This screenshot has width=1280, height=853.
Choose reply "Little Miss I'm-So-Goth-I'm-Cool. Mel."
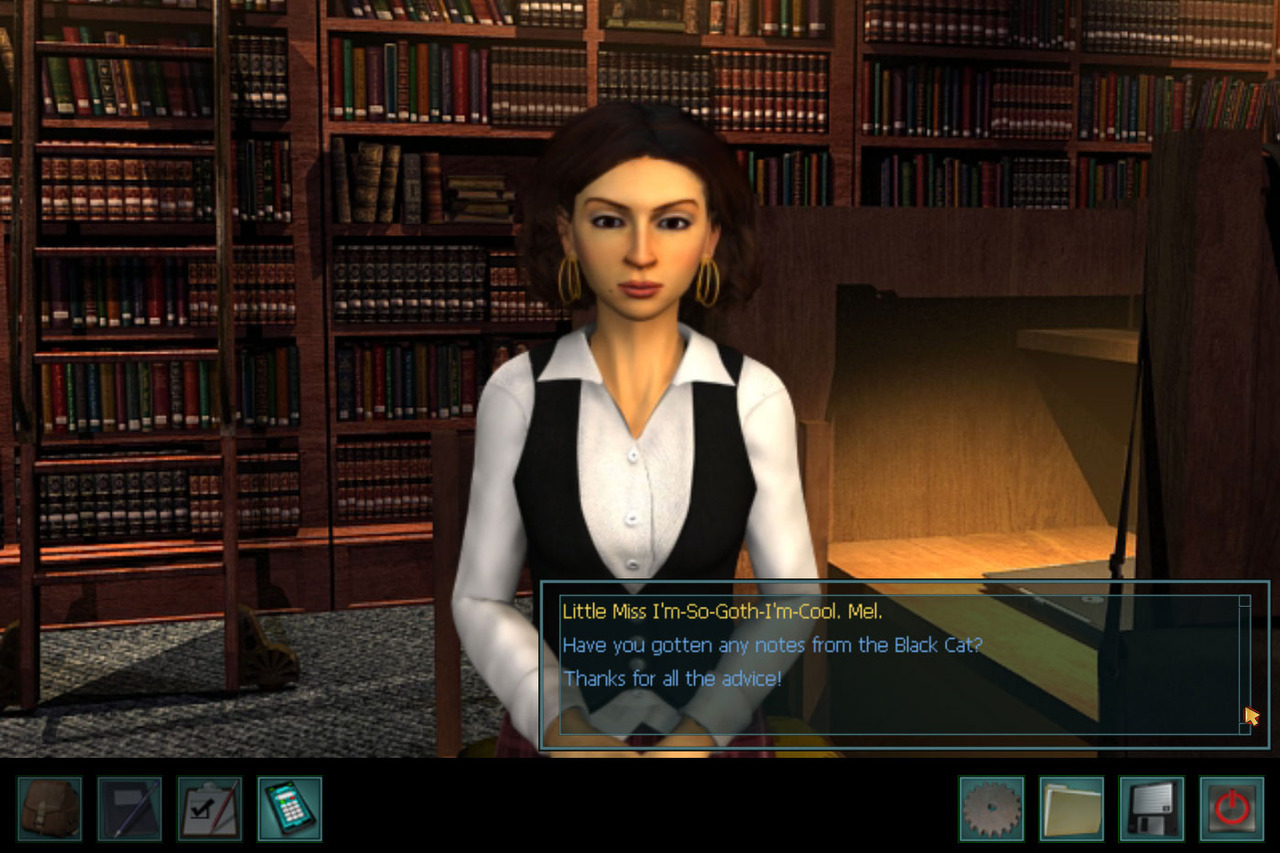click(722, 612)
